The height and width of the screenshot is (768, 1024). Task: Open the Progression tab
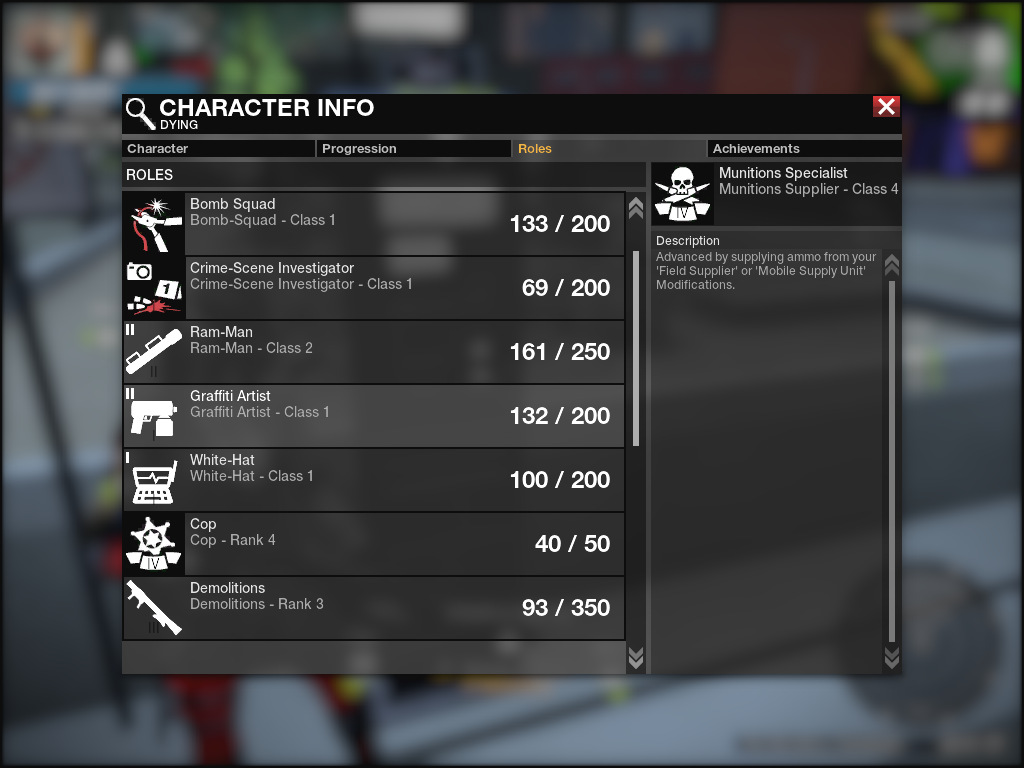[414, 149]
